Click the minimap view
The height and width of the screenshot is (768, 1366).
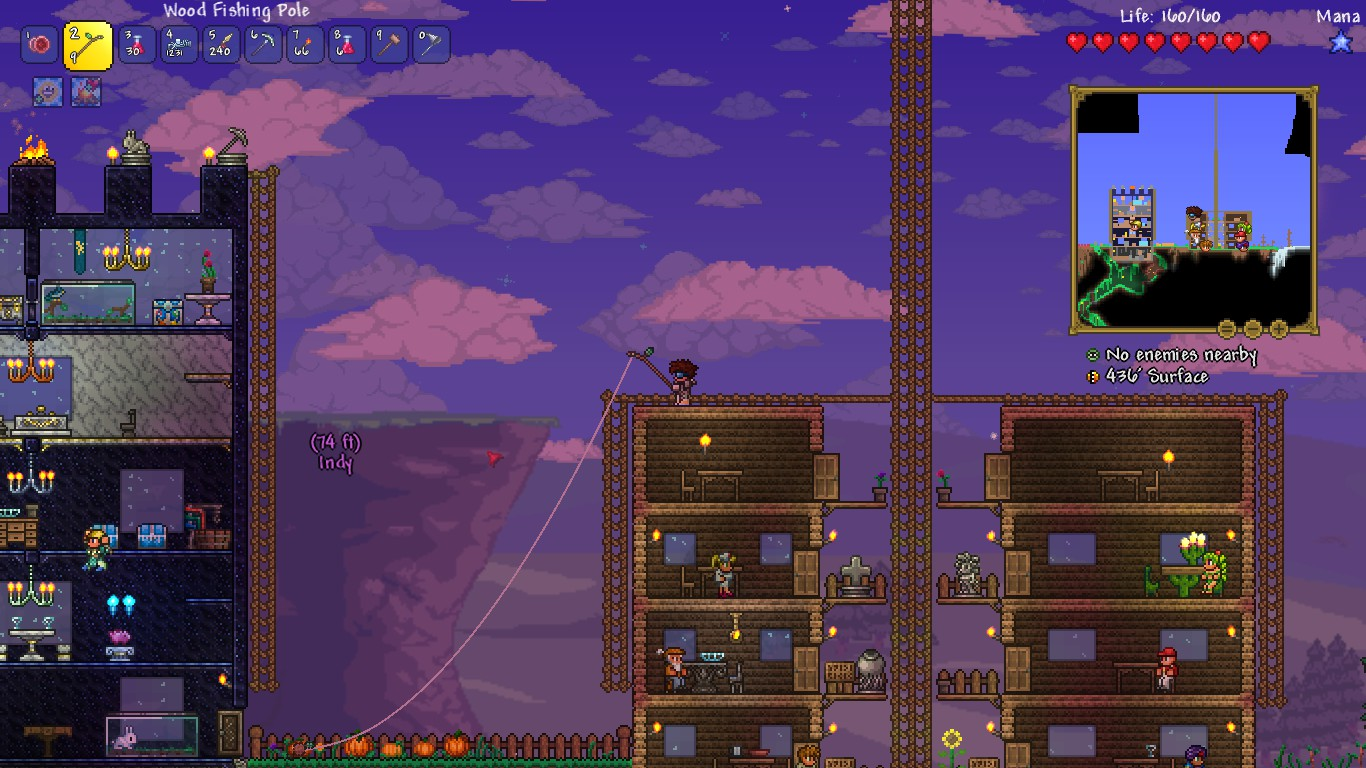1193,208
